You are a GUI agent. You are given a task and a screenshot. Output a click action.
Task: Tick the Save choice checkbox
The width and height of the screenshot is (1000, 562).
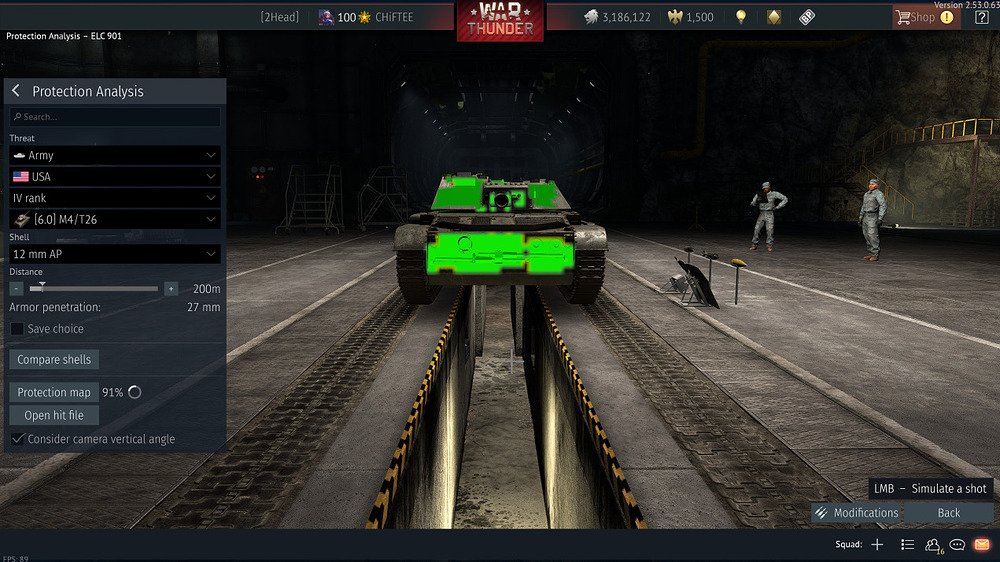coord(17,329)
